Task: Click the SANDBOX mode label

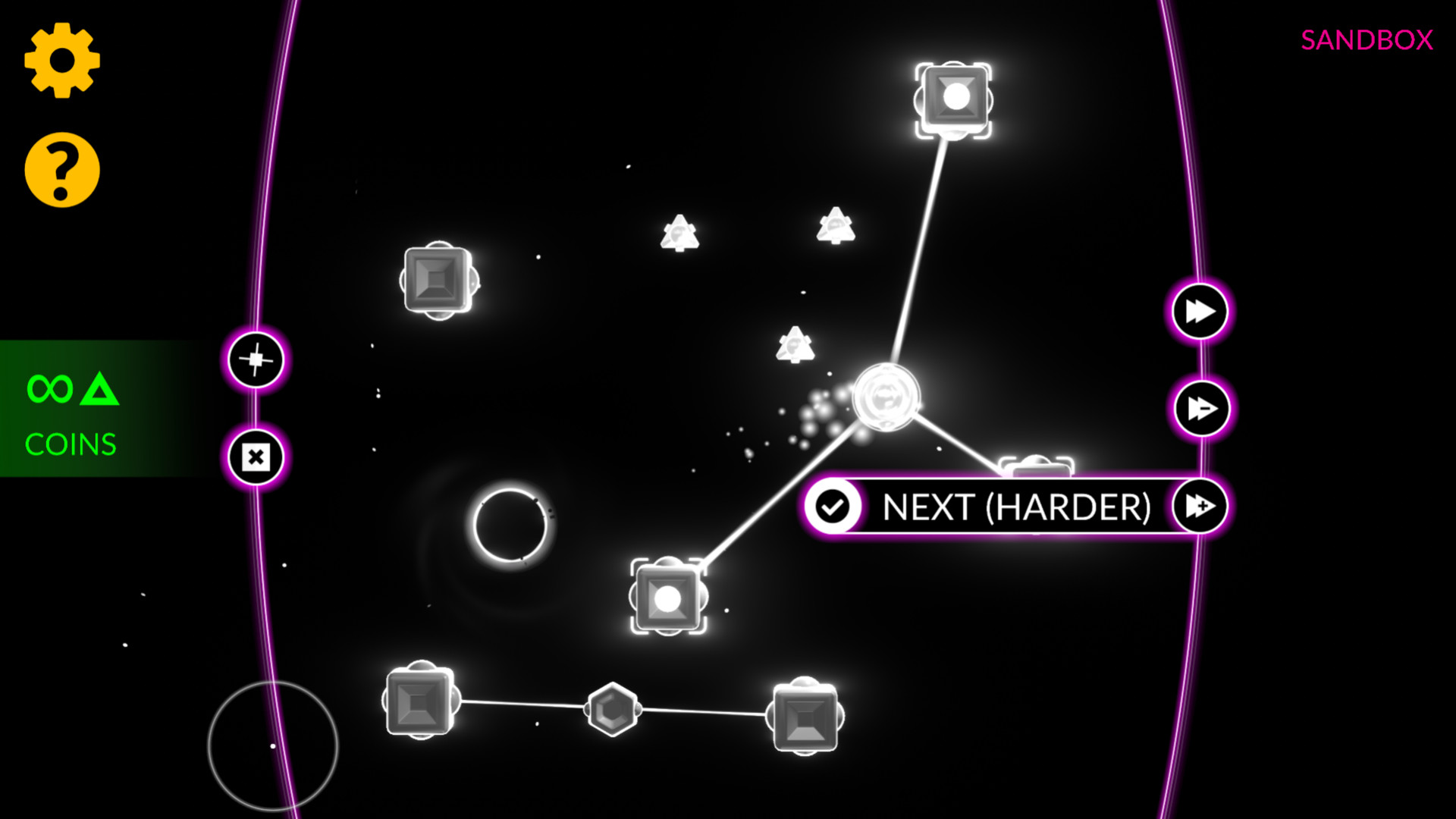Action: (1367, 41)
